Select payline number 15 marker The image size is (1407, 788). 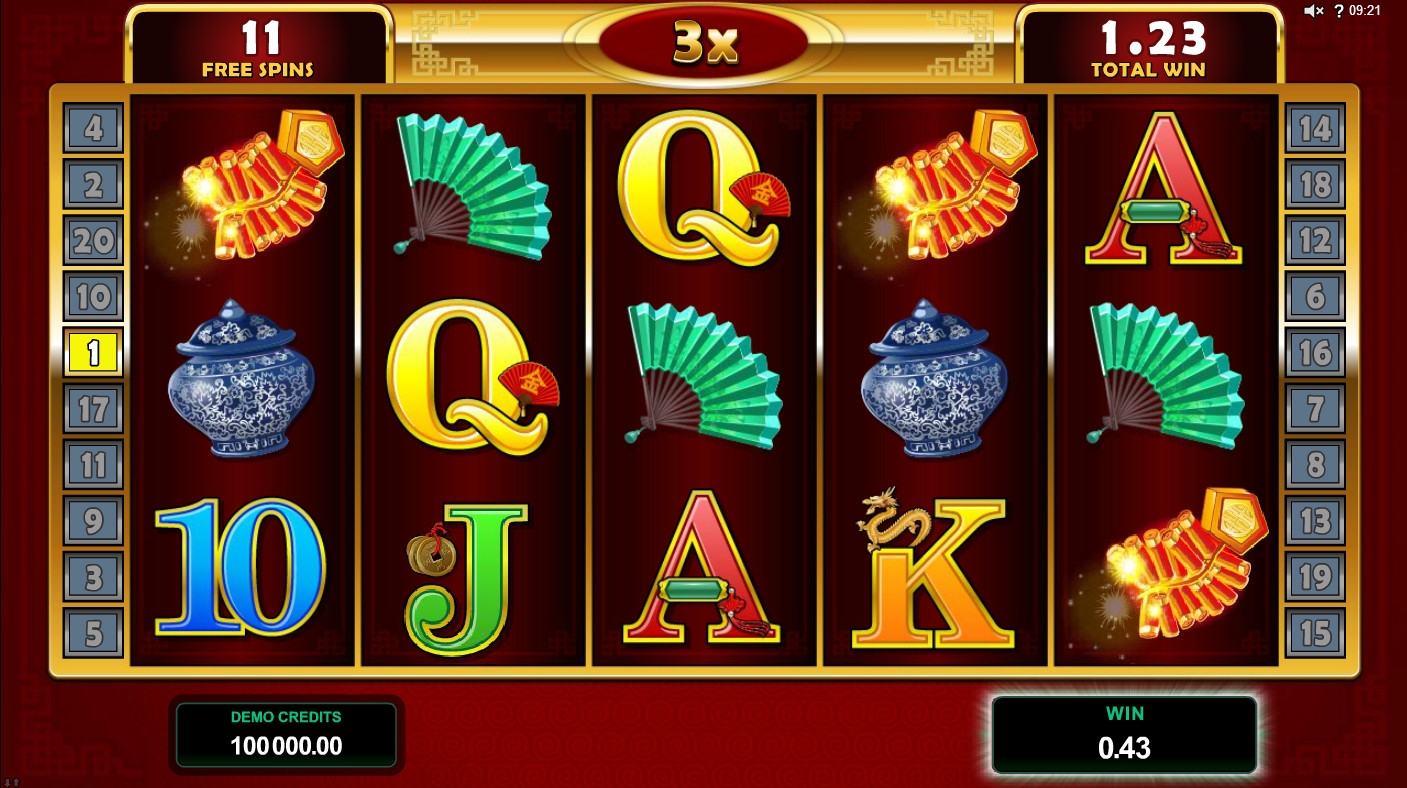coord(1315,633)
